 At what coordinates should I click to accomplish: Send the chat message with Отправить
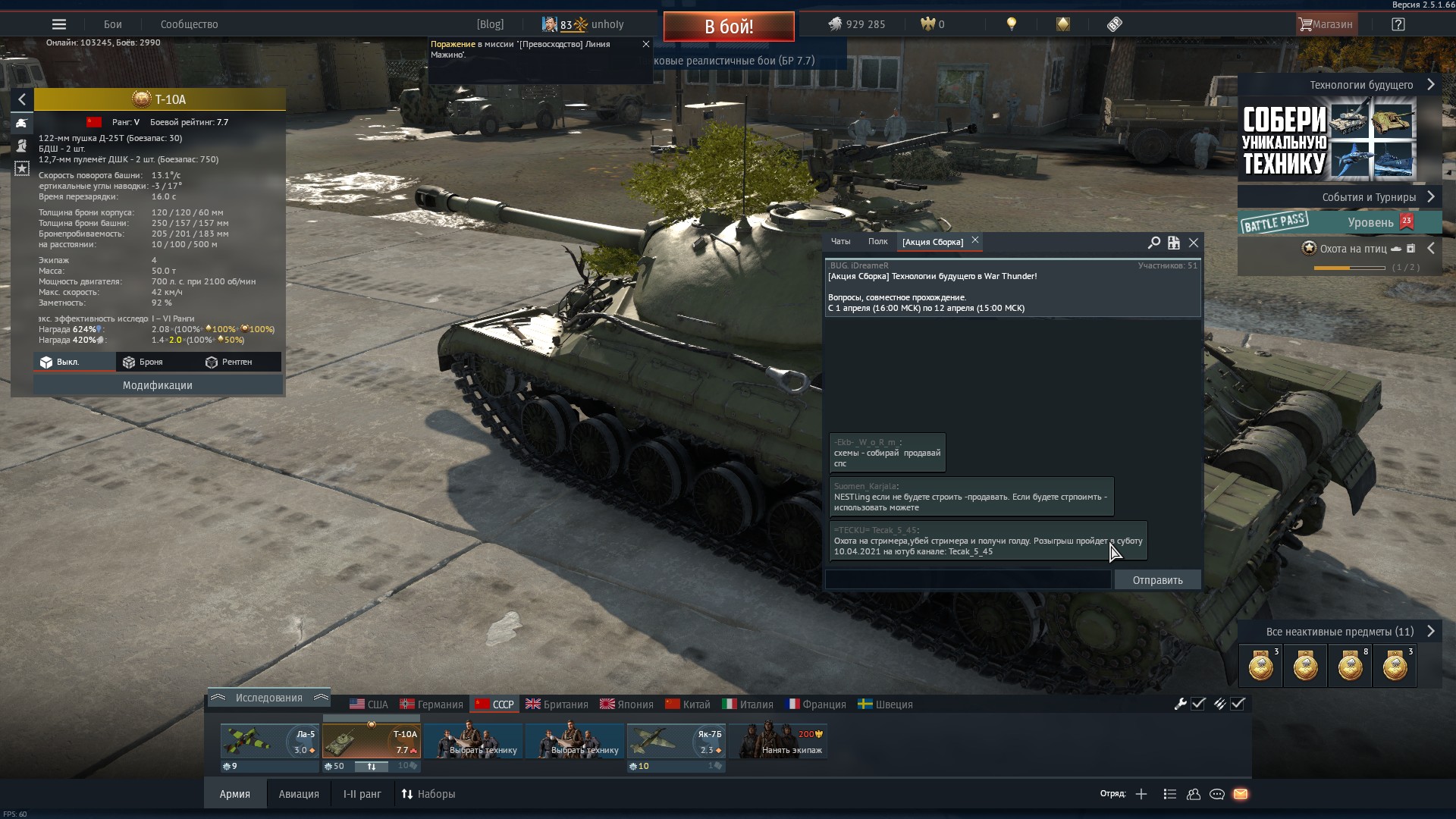tap(1157, 580)
